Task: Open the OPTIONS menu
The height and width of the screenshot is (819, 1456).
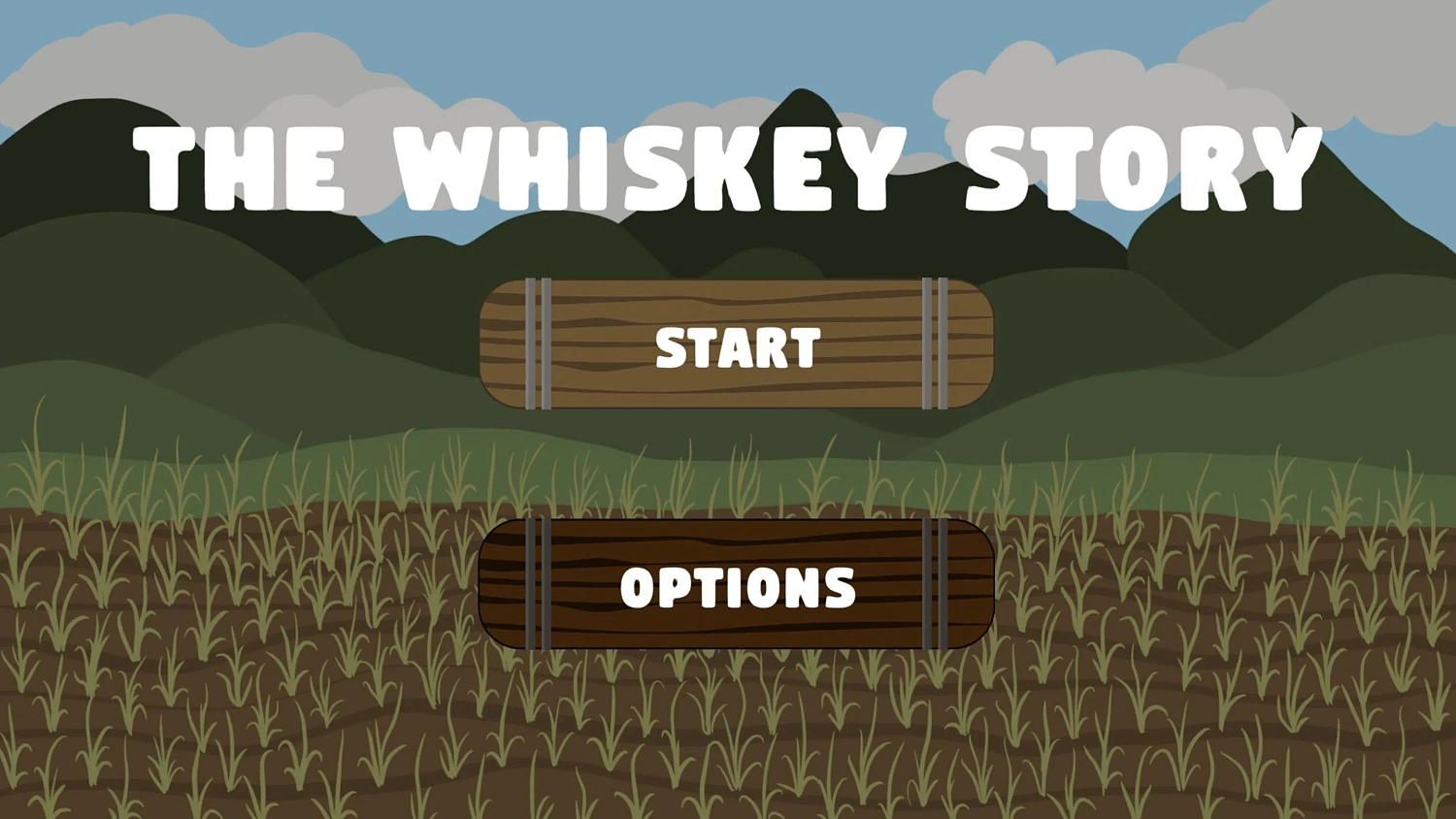Action: (x=736, y=584)
